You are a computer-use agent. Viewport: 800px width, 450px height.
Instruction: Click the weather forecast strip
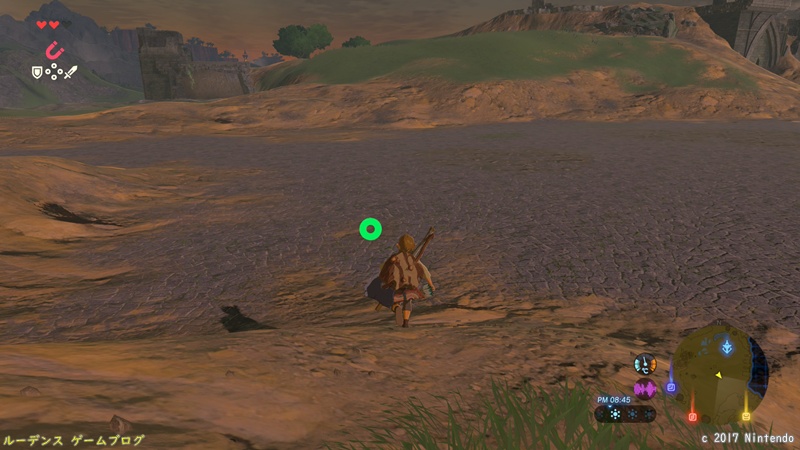coord(626,413)
